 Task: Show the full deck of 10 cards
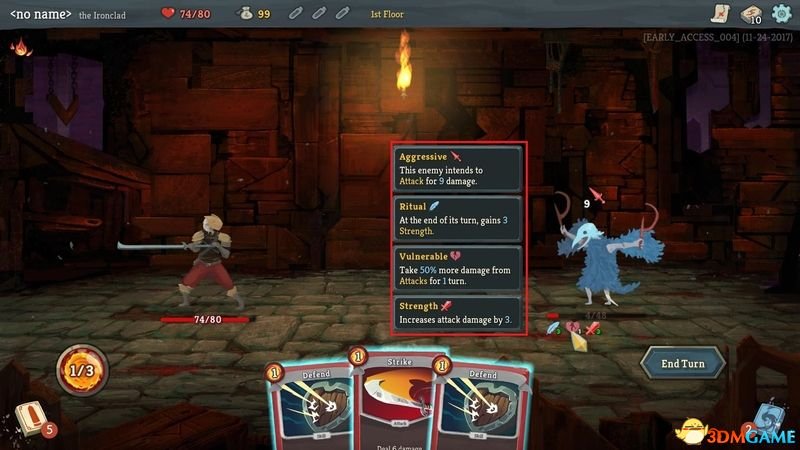click(x=750, y=14)
